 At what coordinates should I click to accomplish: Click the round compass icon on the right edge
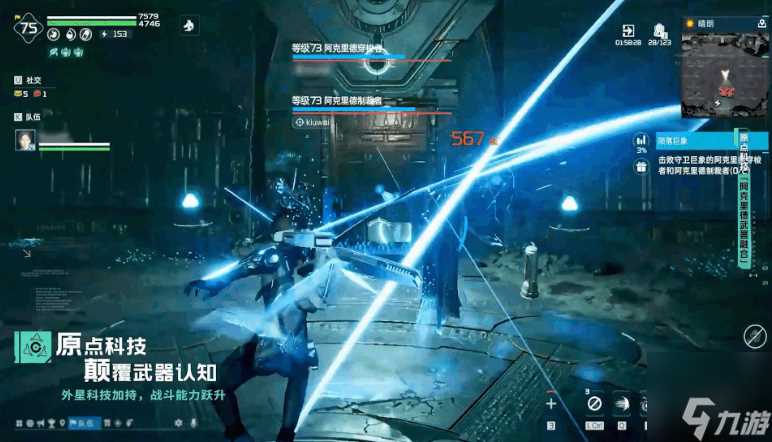tap(754, 336)
